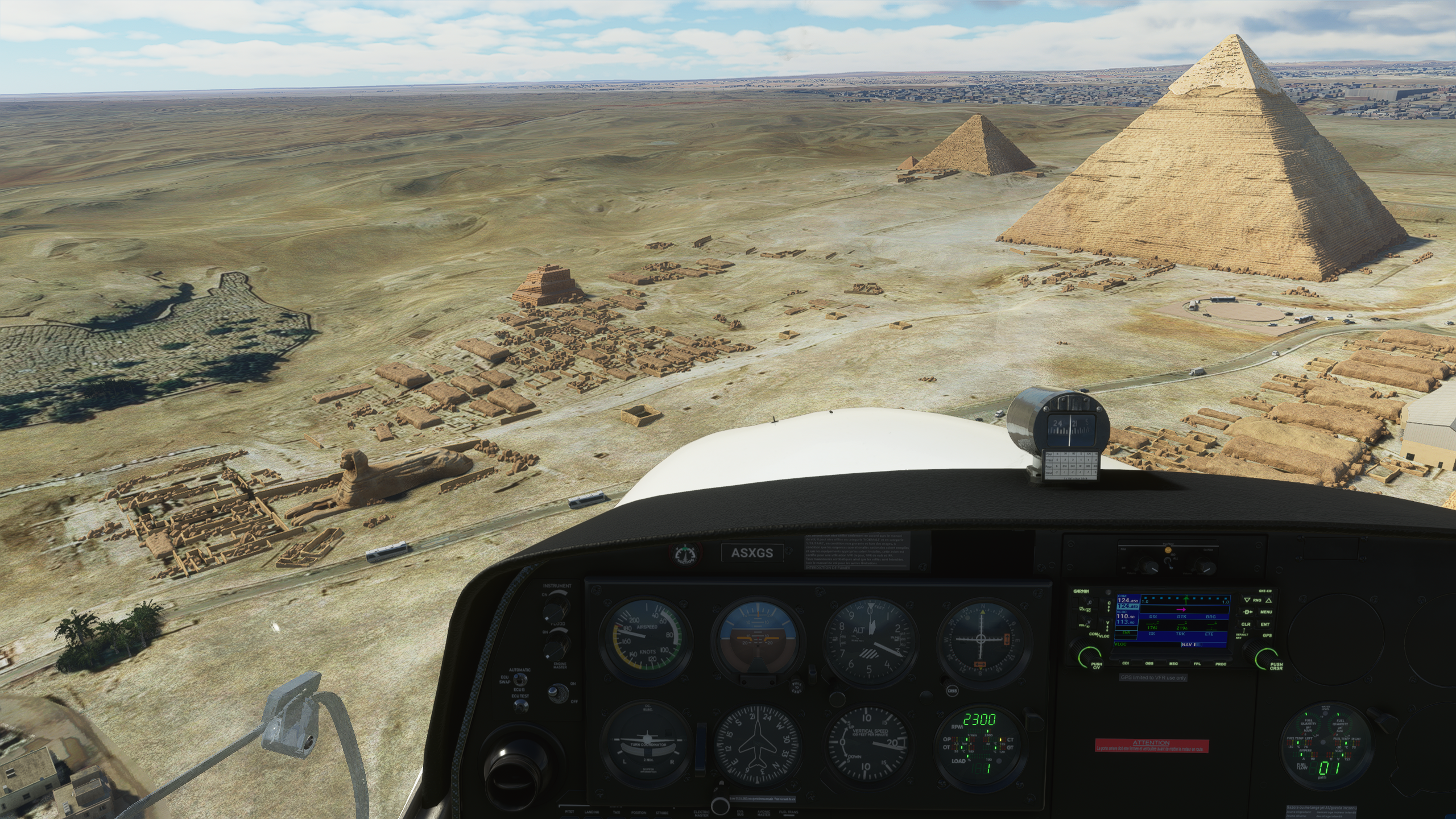
Task: Open the flight plan with FPL
Action: (1197, 663)
